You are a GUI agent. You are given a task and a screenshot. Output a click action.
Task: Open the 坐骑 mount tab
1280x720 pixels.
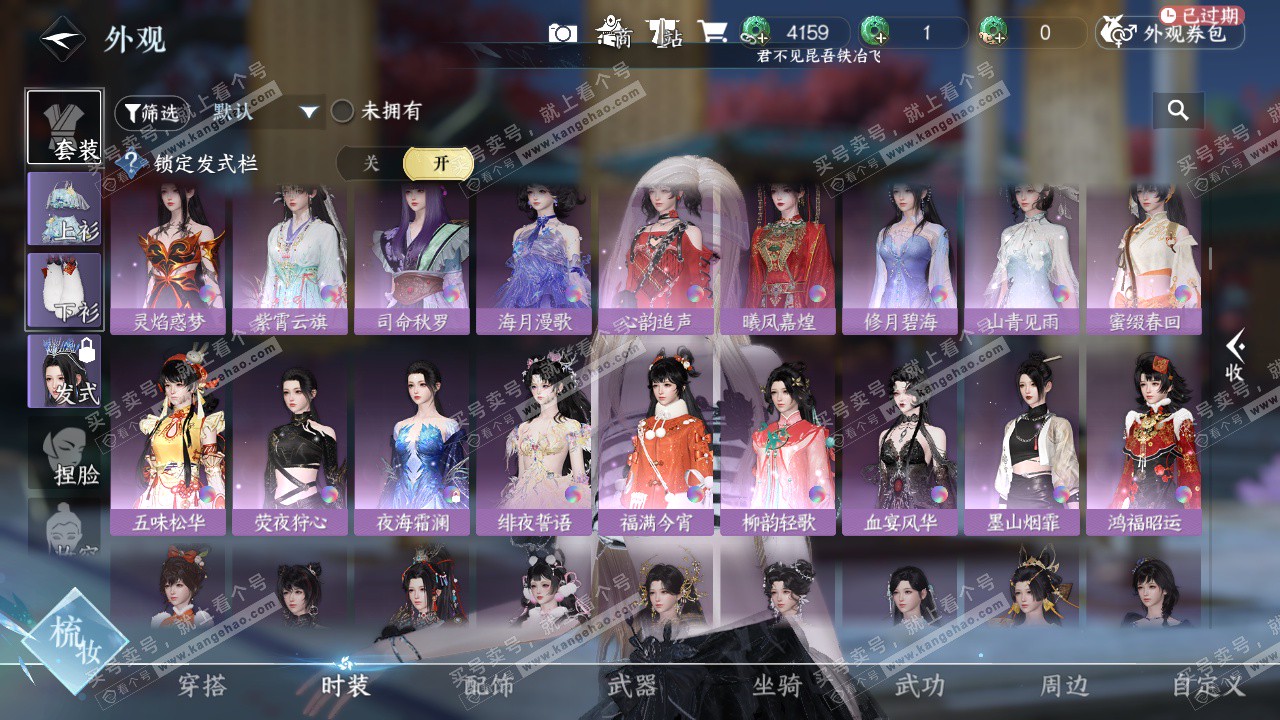(x=777, y=685)
